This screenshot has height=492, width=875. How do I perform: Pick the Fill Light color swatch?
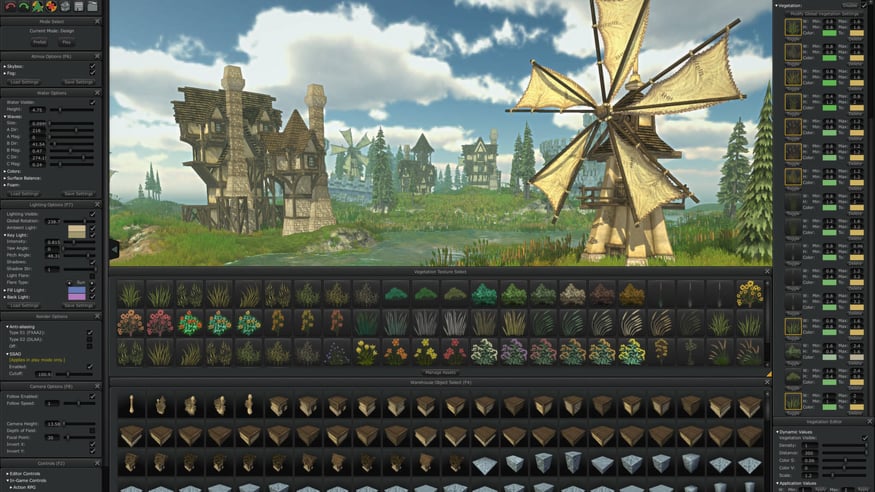76,291
